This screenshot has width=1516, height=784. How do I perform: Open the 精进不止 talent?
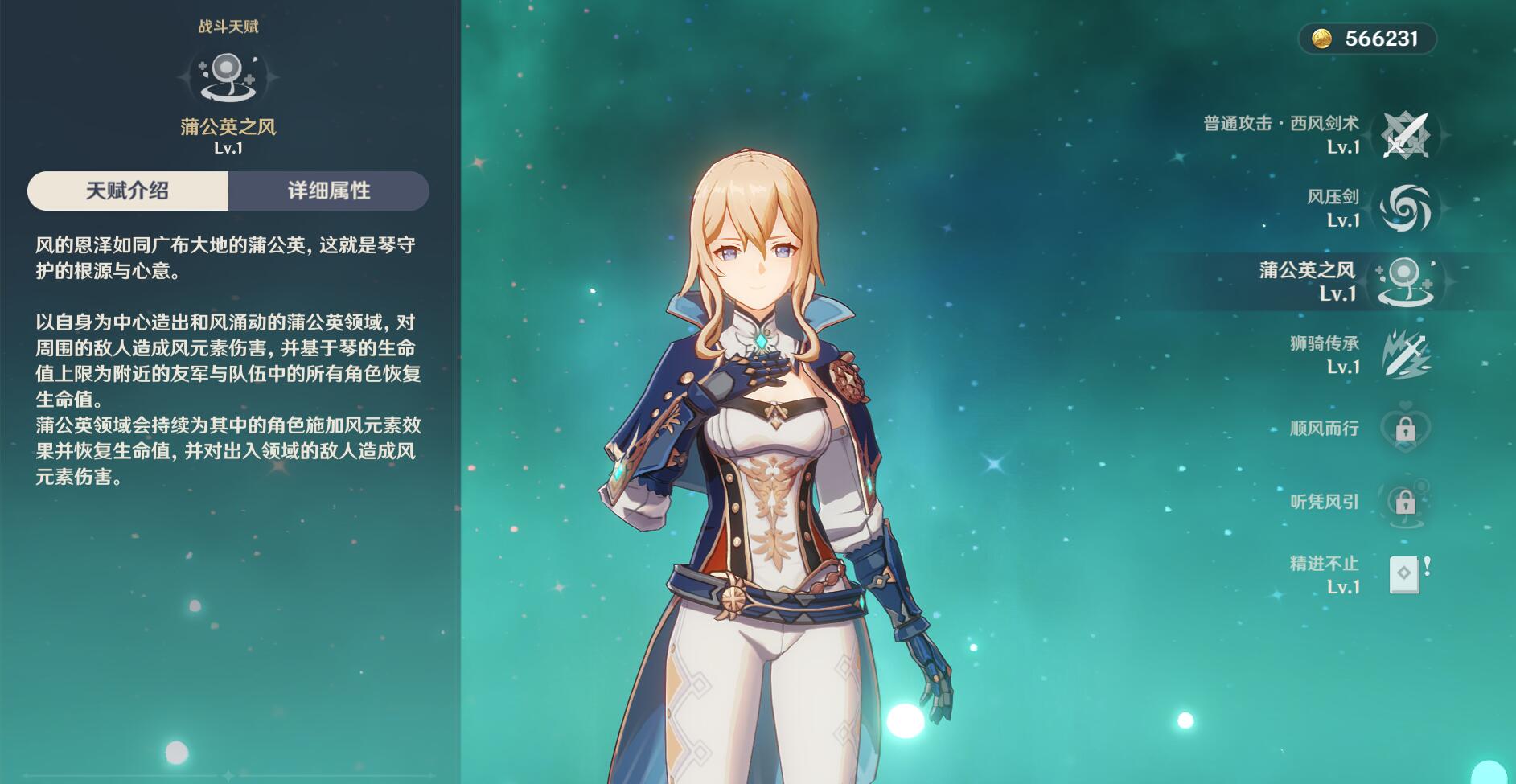click(x=1404, y=575)
